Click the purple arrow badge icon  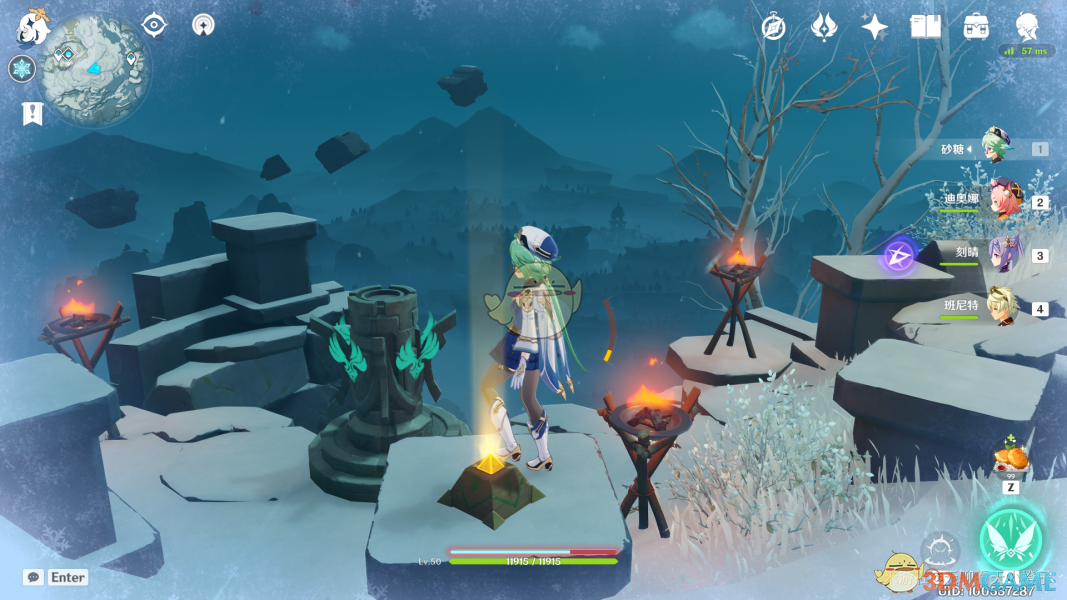(900, 256)
